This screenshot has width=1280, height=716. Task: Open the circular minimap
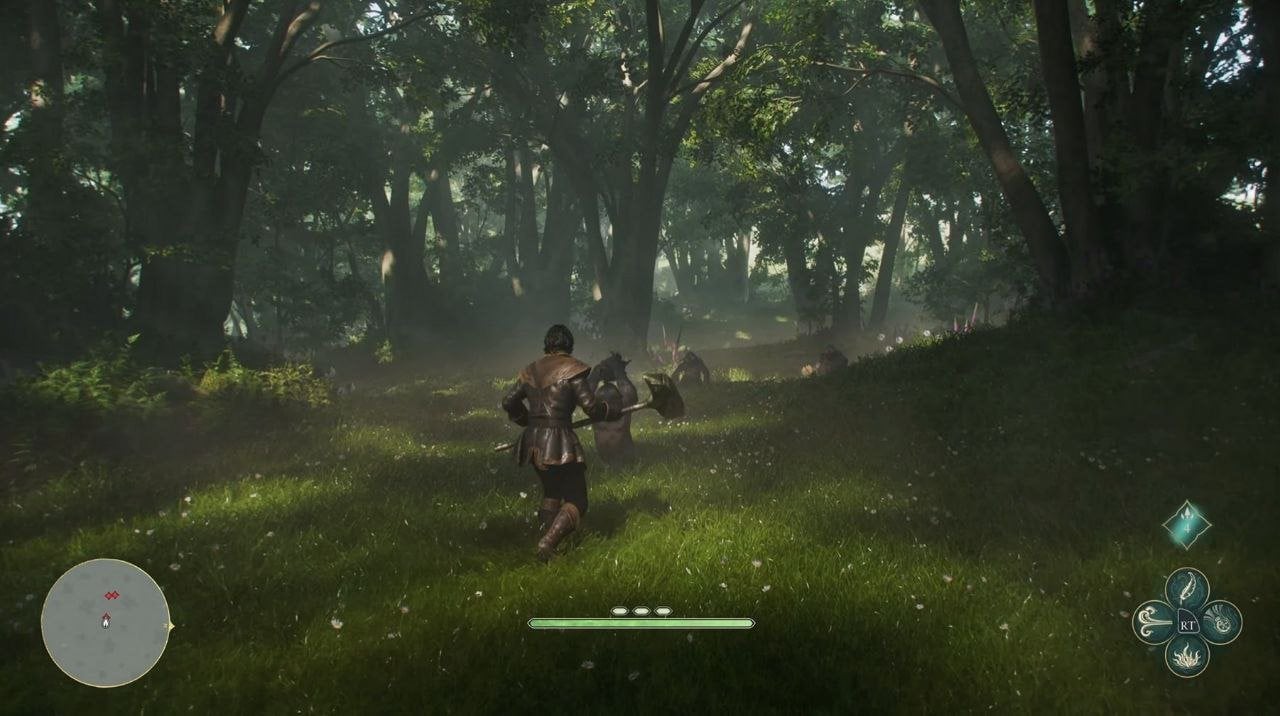105,623
